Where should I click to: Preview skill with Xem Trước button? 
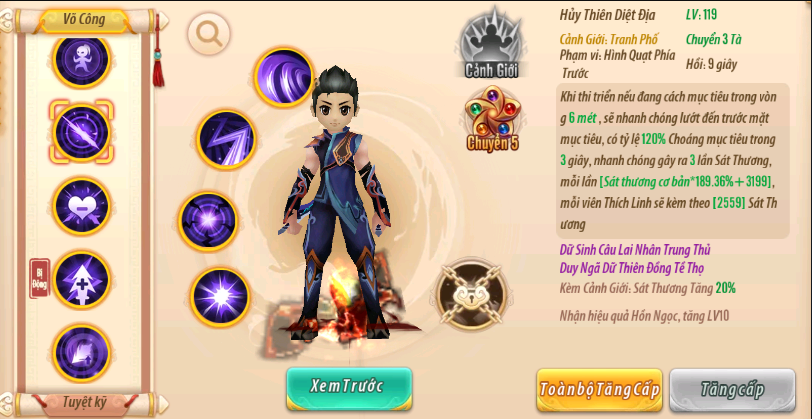[x=348, y=386]
